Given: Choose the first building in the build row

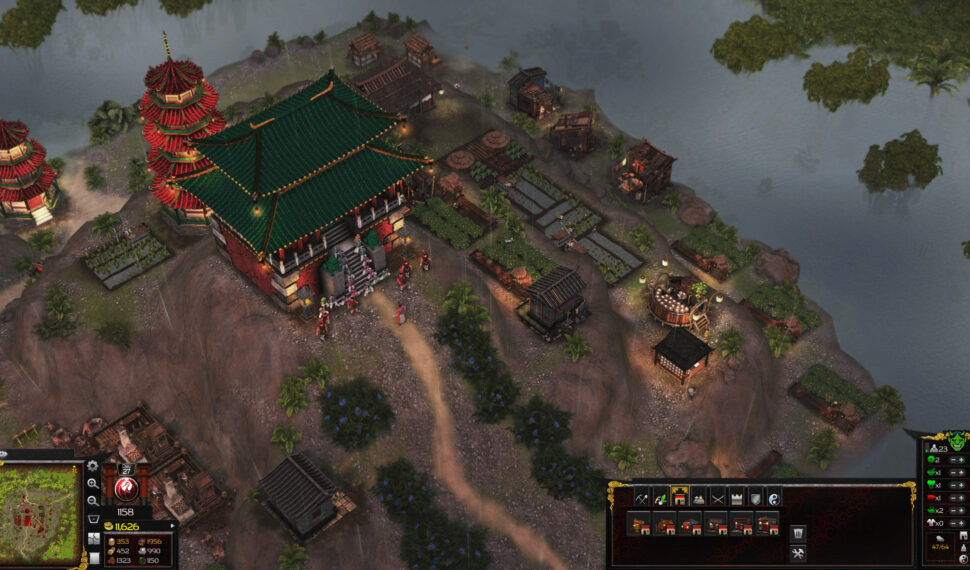Looking at the screenshot, I should (x=639, y=523).
